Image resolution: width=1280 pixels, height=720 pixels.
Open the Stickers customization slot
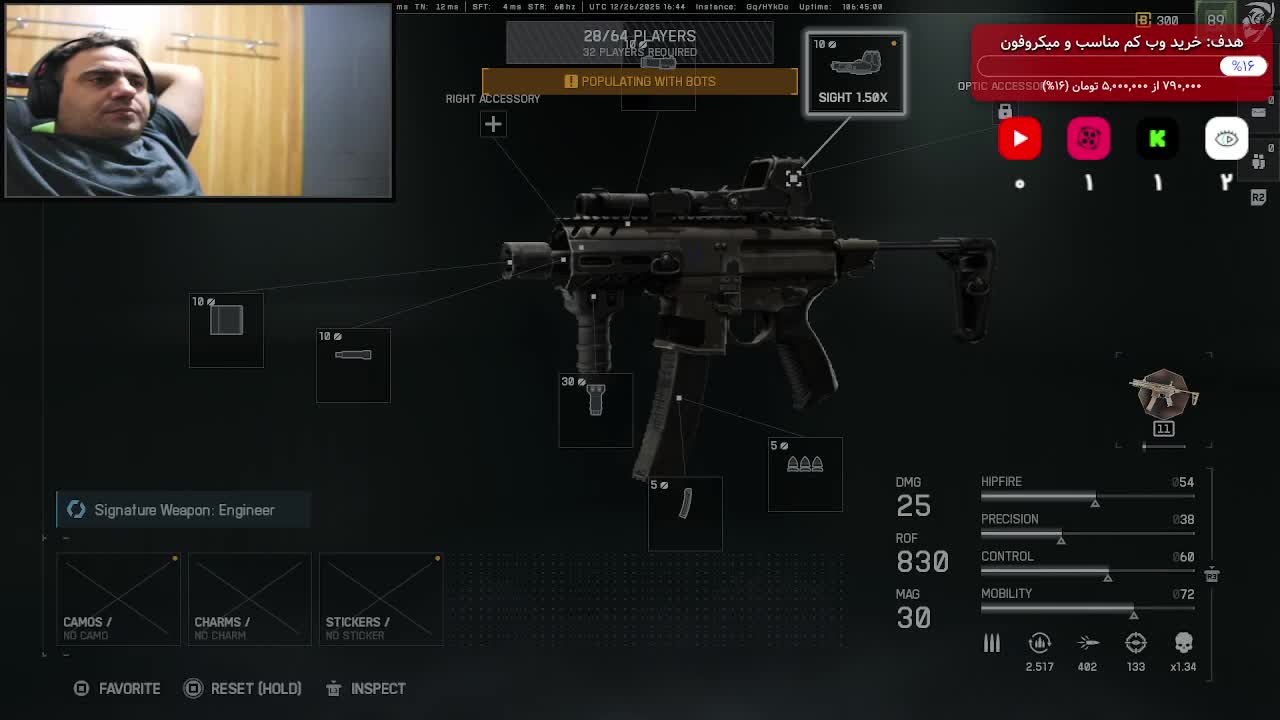[380, 599]
